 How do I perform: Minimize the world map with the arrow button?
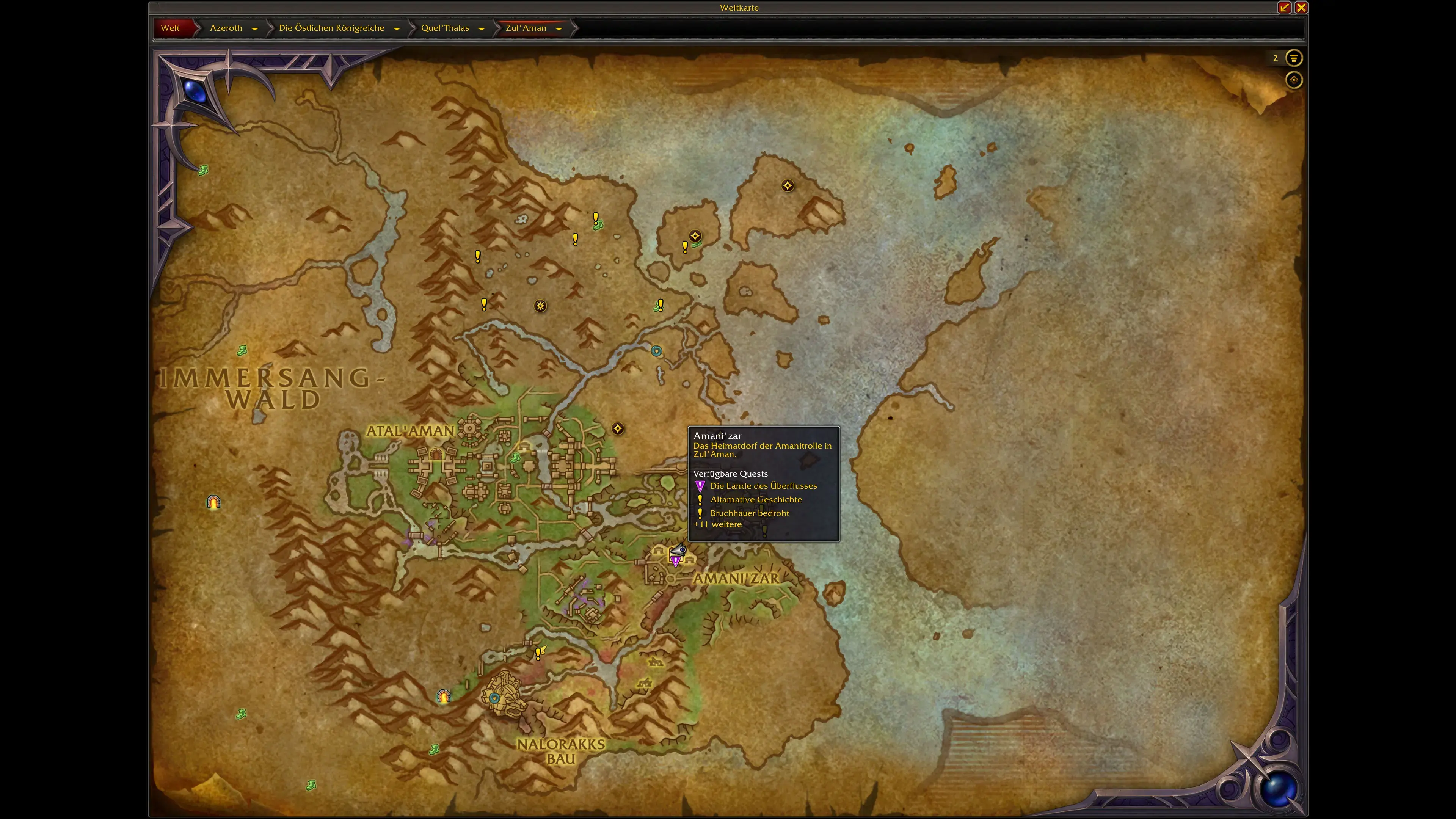click(x=1284, y=7)
